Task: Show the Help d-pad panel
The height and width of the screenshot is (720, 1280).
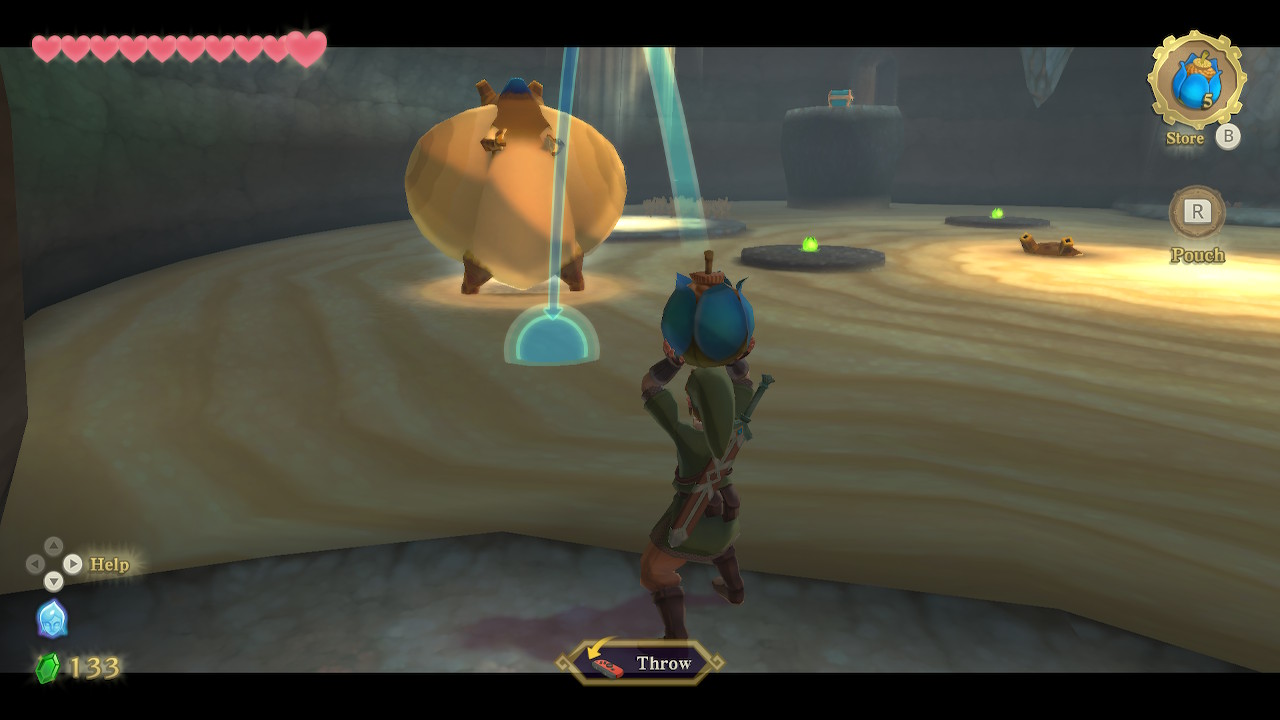Action: click(x=54, y=564)
